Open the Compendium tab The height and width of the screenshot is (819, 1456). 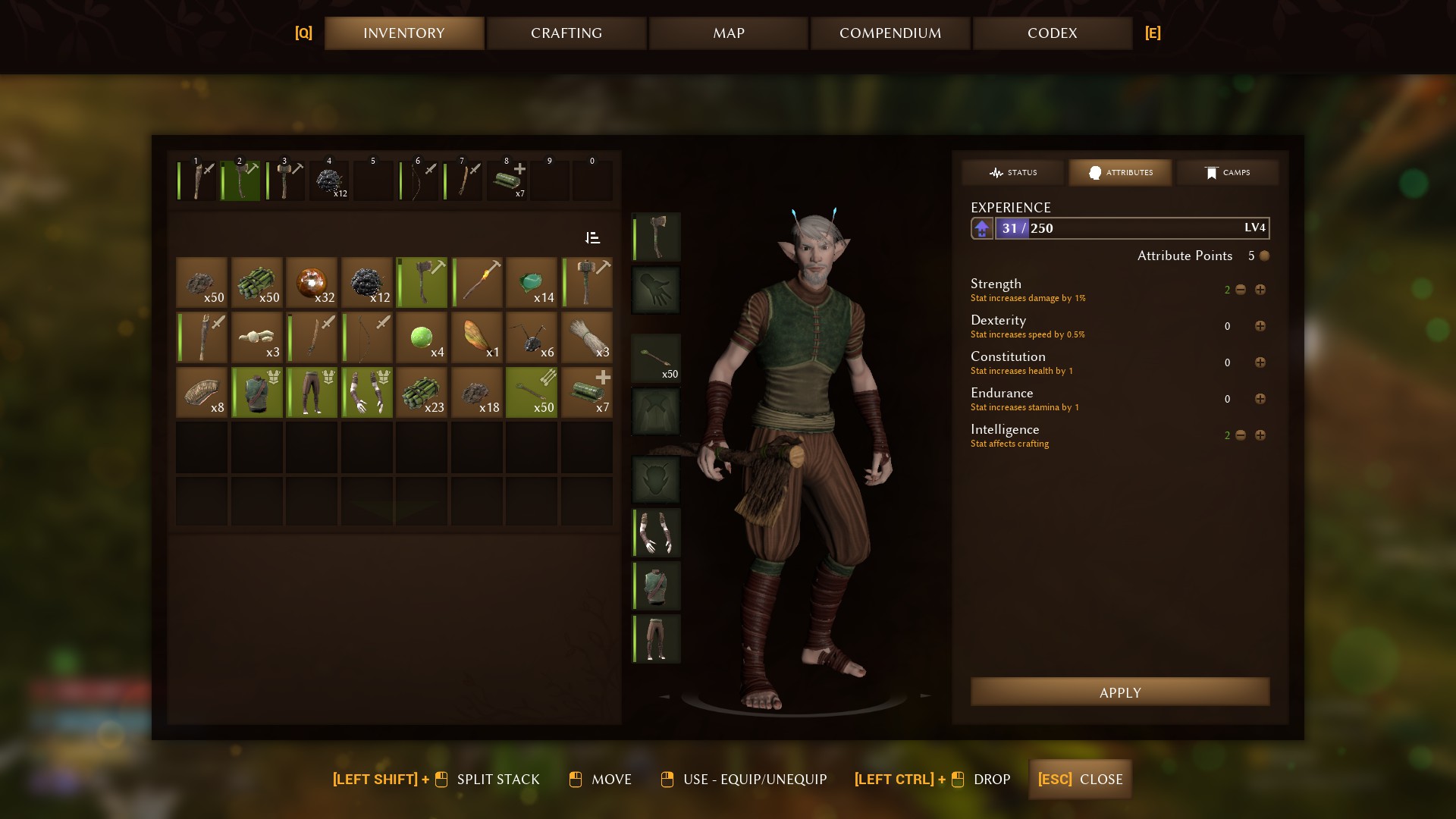point(890,33)
